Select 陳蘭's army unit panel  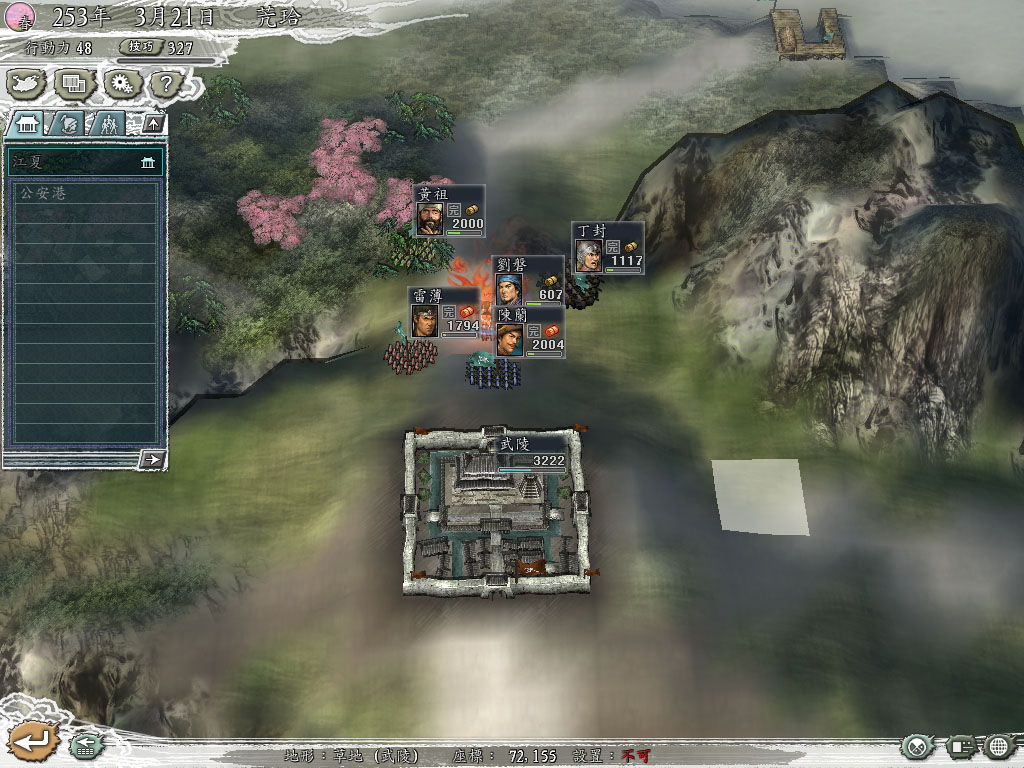(530, 332)
